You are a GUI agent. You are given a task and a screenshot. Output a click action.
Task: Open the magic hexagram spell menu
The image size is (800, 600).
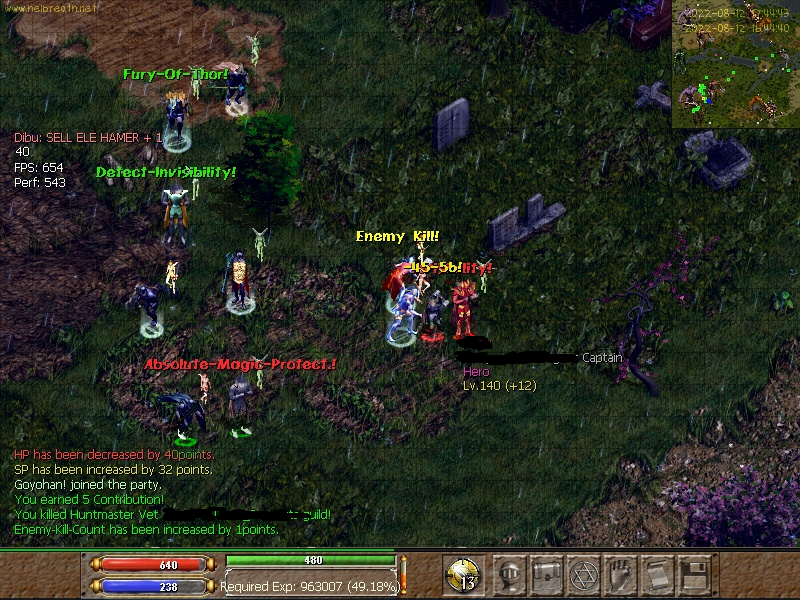[584, 574]
